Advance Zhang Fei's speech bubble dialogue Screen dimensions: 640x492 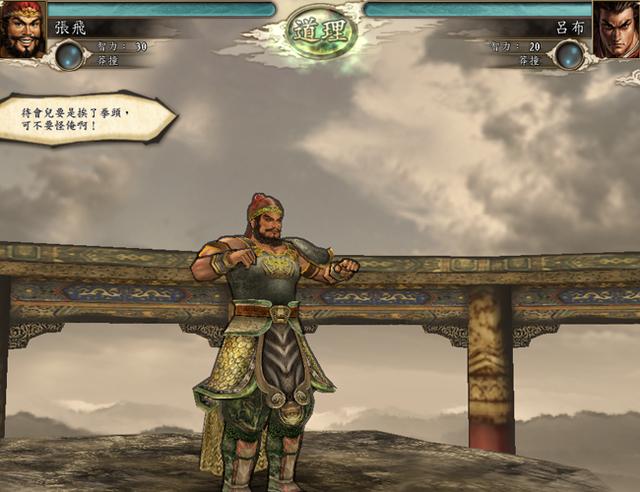pos(85,119)
